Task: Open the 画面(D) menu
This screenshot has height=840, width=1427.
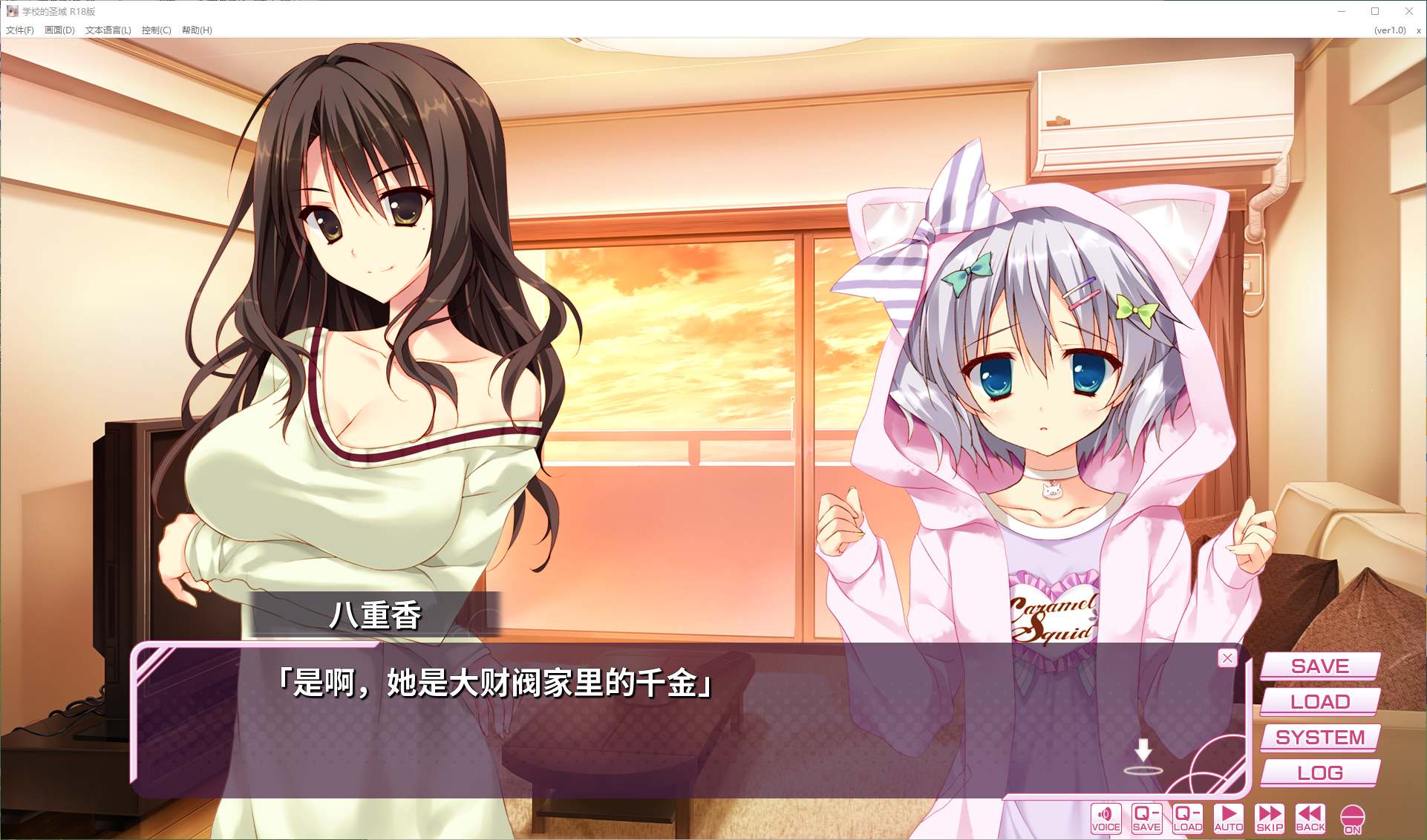Action: pos(59,30)
